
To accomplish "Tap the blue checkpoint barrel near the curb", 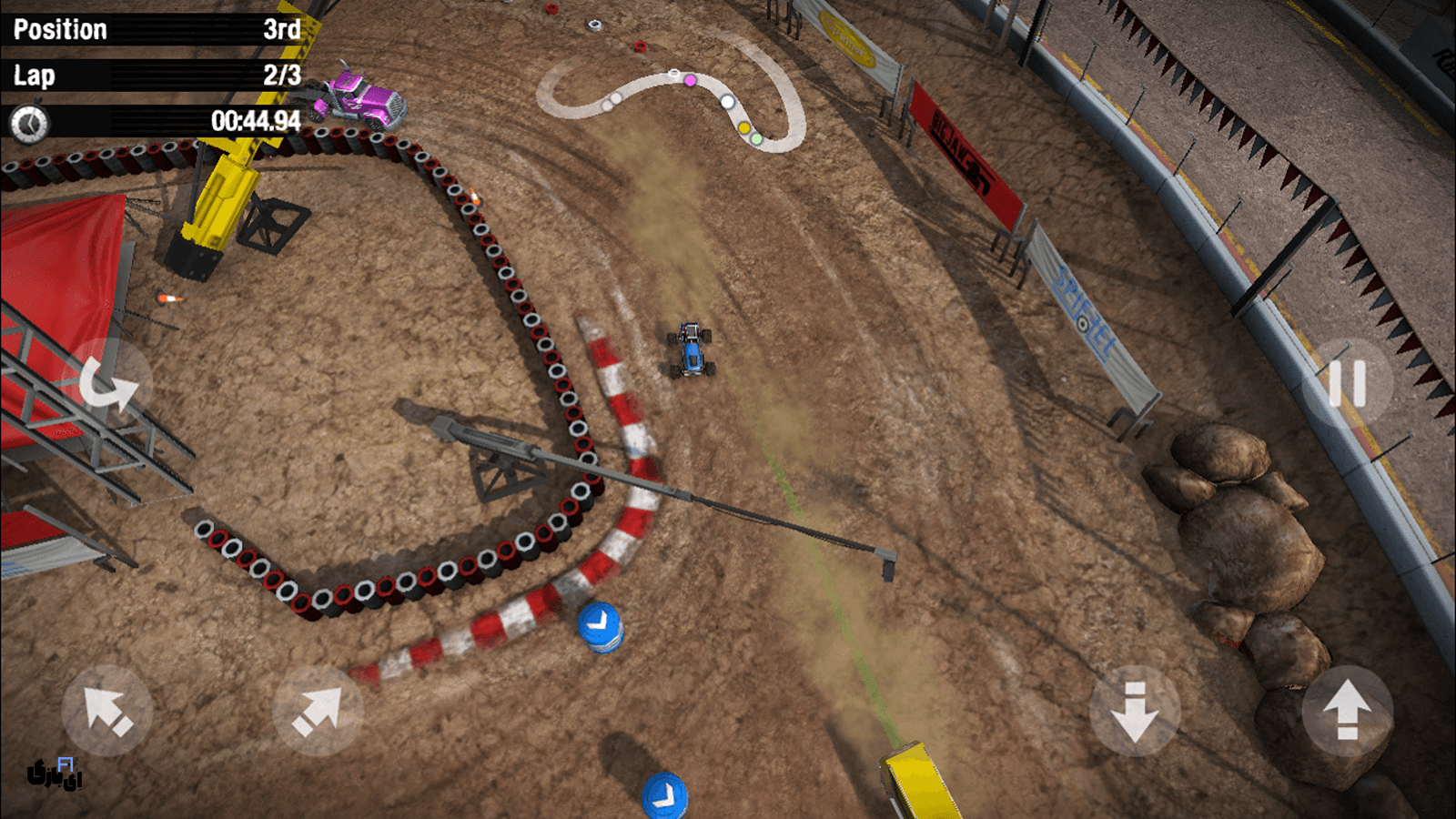I will coord(601,628).
